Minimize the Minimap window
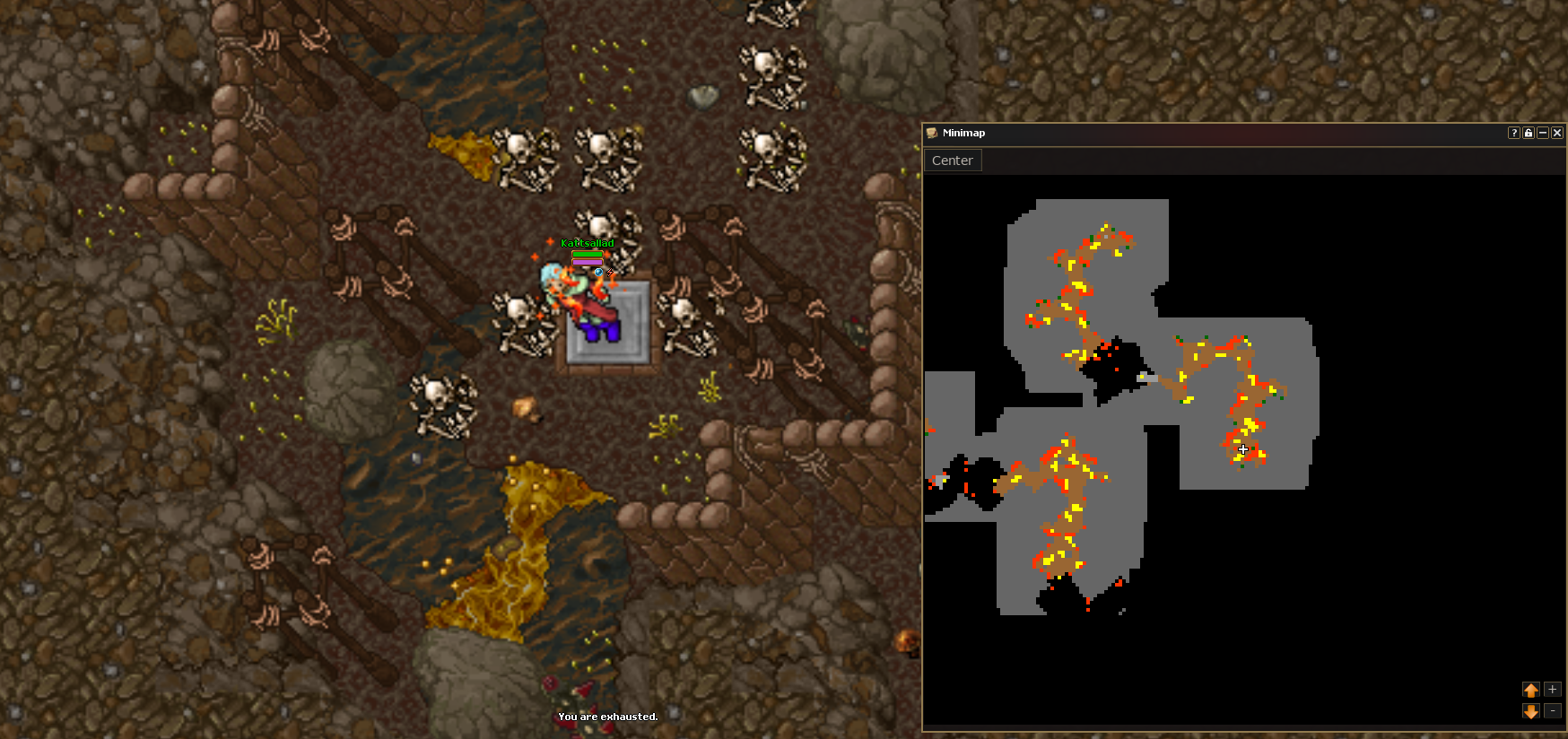The image size is (1568, 739). tap(1543, 133)
